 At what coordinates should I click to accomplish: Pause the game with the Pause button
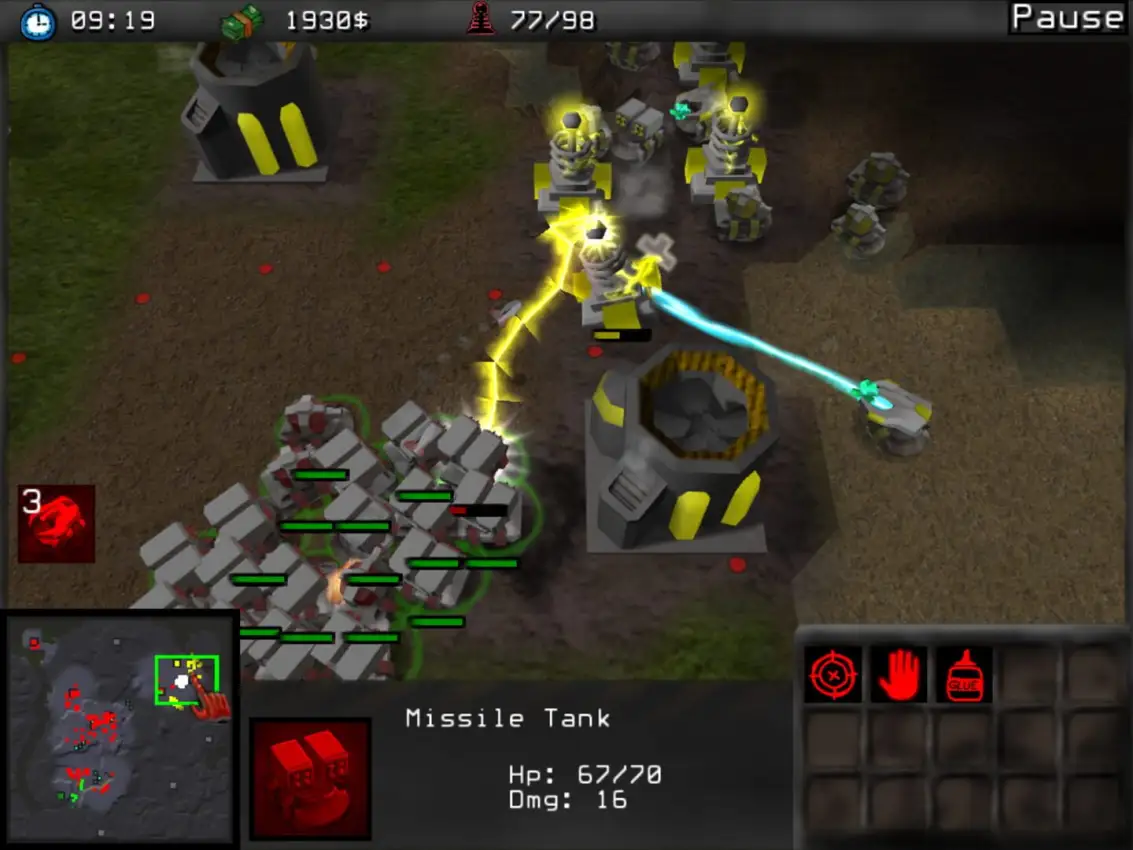click(x=1067, y=17)
